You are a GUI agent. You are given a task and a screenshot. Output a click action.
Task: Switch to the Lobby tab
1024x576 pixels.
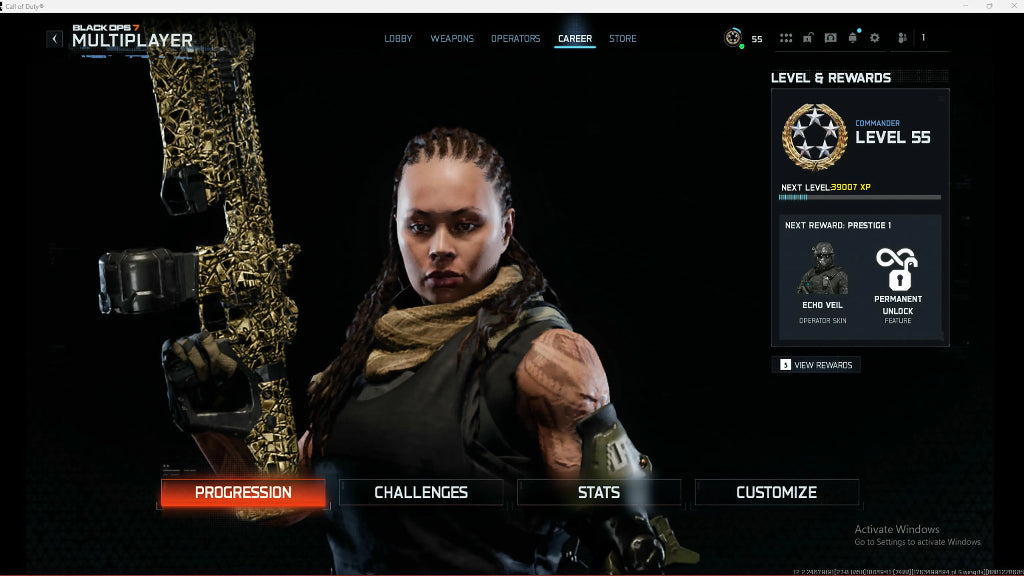point(398,39)
